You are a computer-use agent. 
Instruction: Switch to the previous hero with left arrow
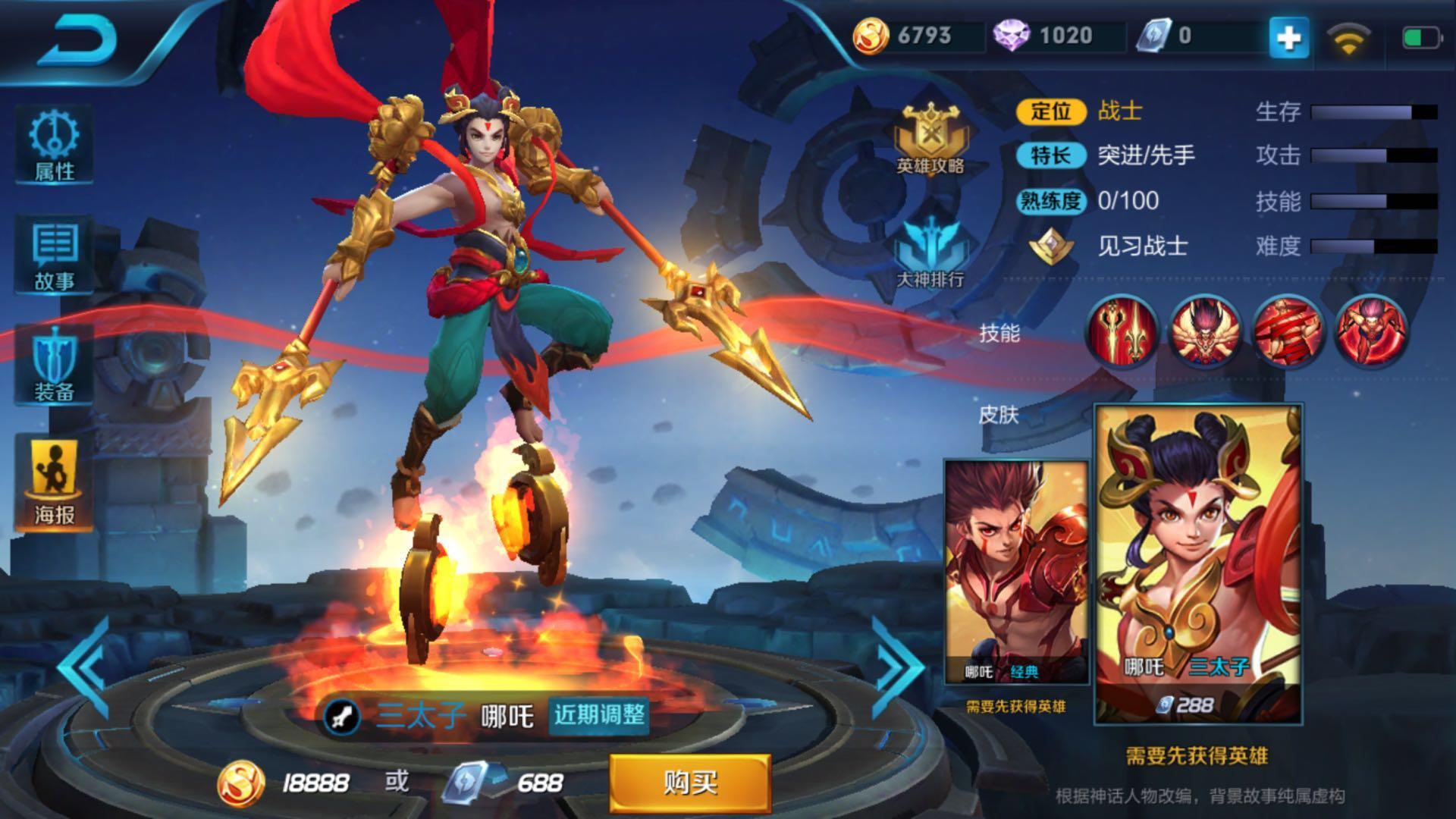click(x=85, y=667)
